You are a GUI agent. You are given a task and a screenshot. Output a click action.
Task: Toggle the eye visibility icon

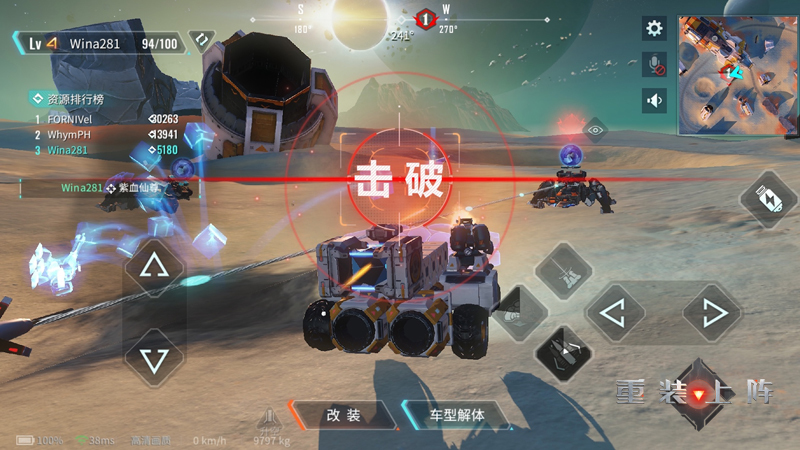[595, 130]
